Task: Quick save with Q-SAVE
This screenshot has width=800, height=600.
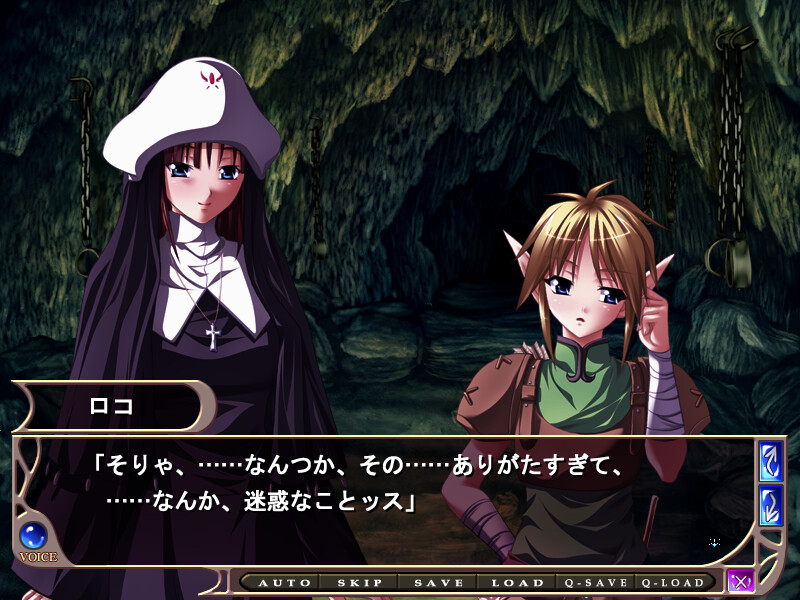Action: tap(597, 583)
